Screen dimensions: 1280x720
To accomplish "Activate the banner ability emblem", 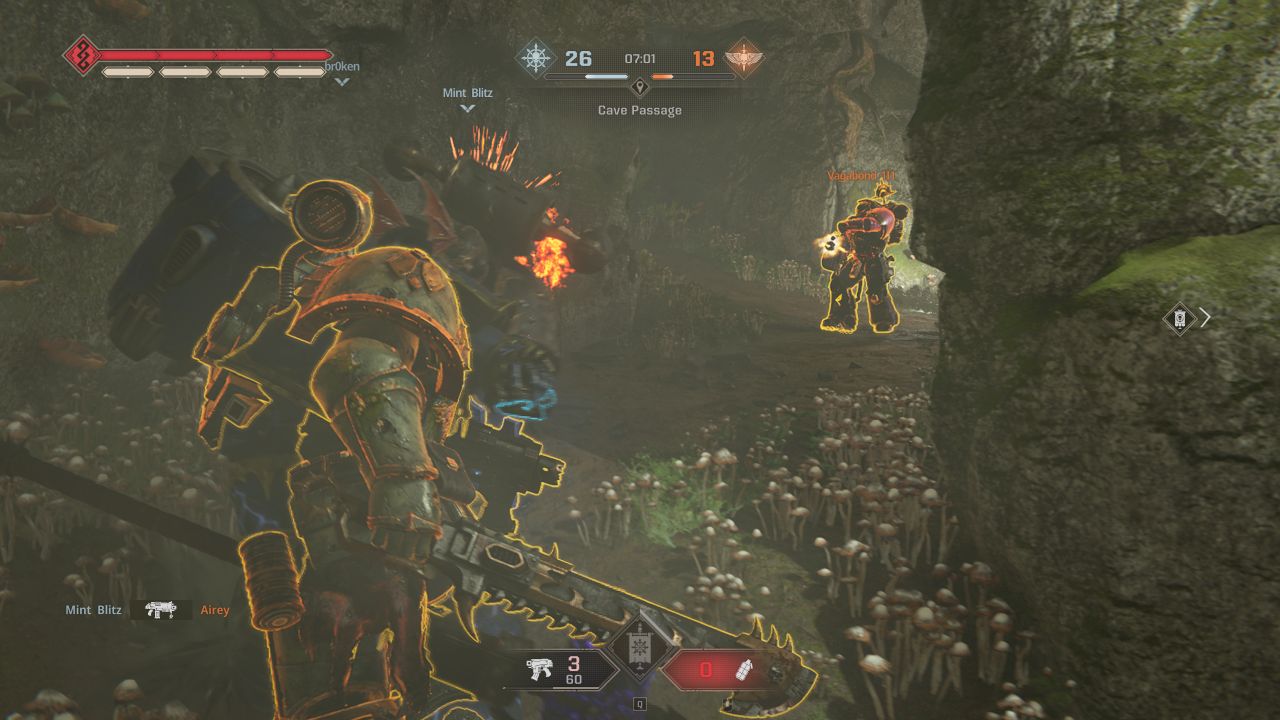I will [x=639, y=651].
